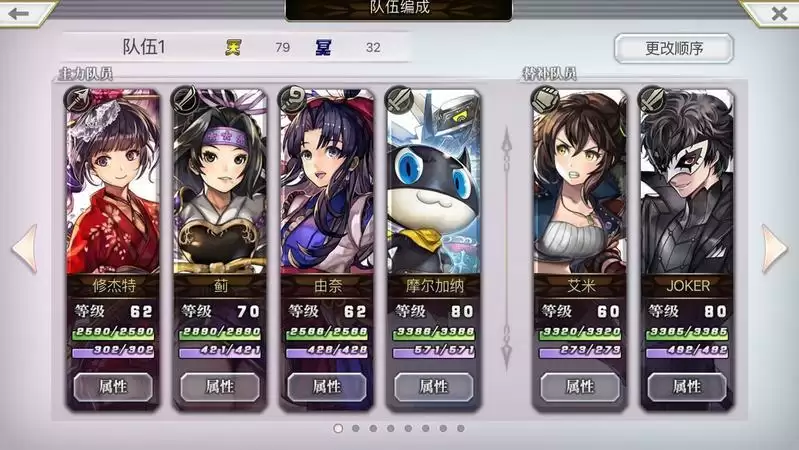This screenshot has width=799, height=450.
Task: Switch to the next team with right arrow
Action: (x=775, y=248)
